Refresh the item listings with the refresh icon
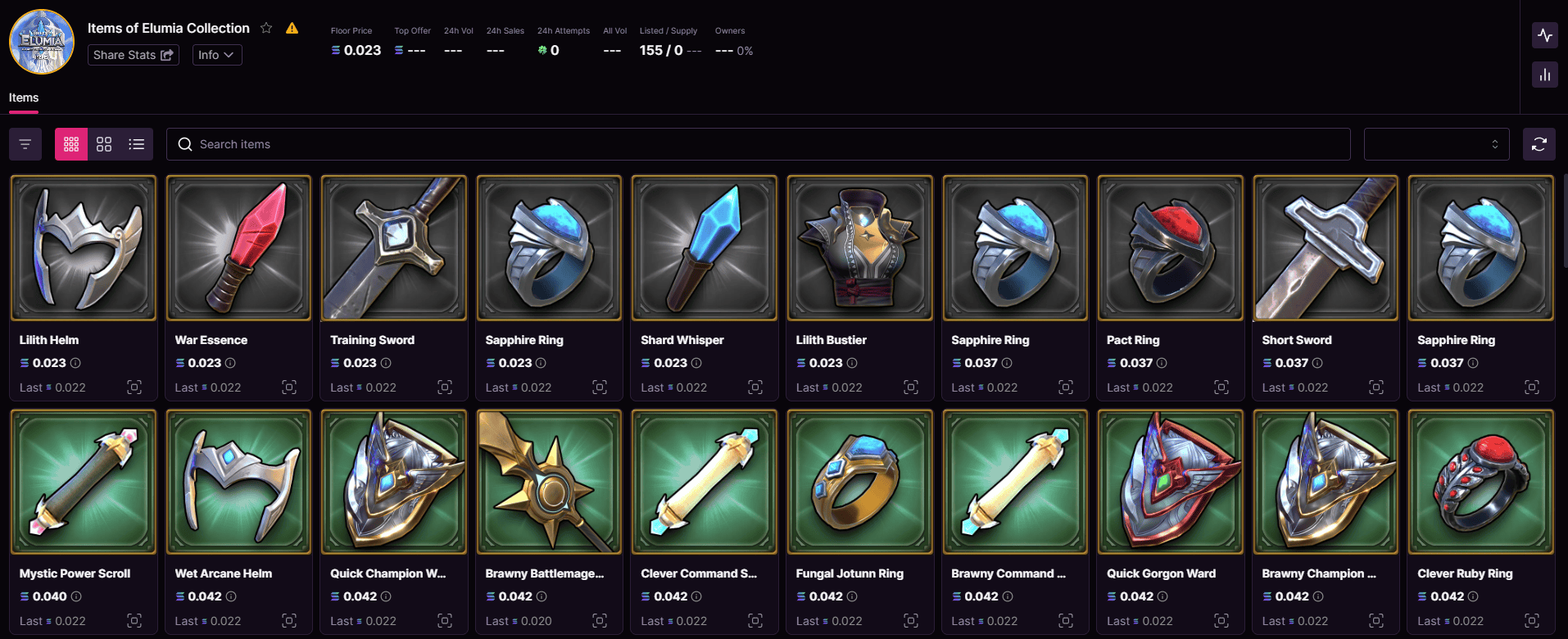 (x=1539, y=143)
